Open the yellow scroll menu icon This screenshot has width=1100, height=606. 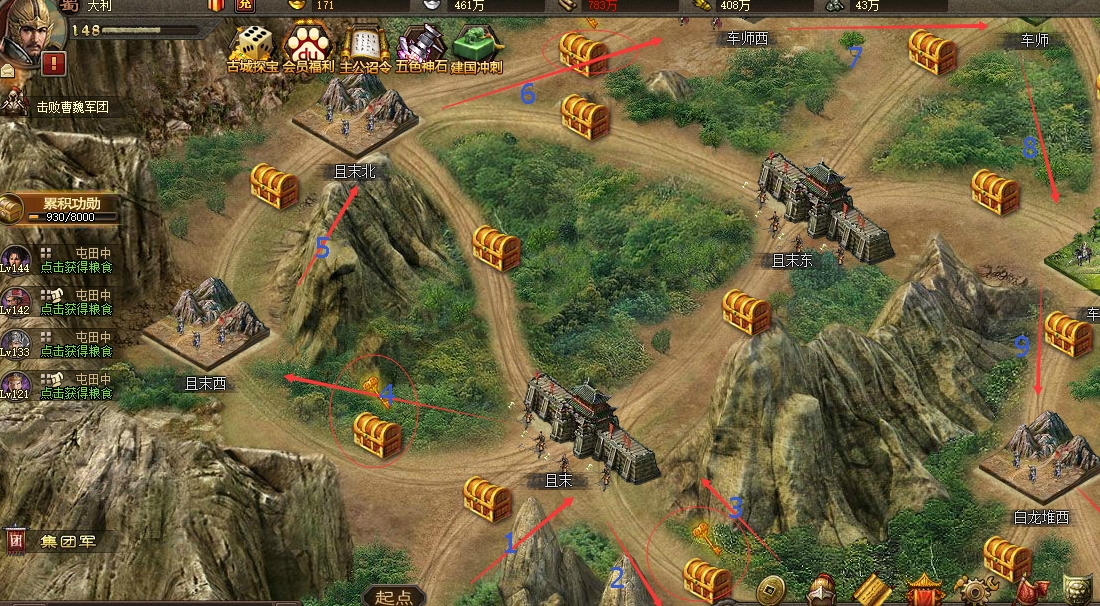[872, 590]
